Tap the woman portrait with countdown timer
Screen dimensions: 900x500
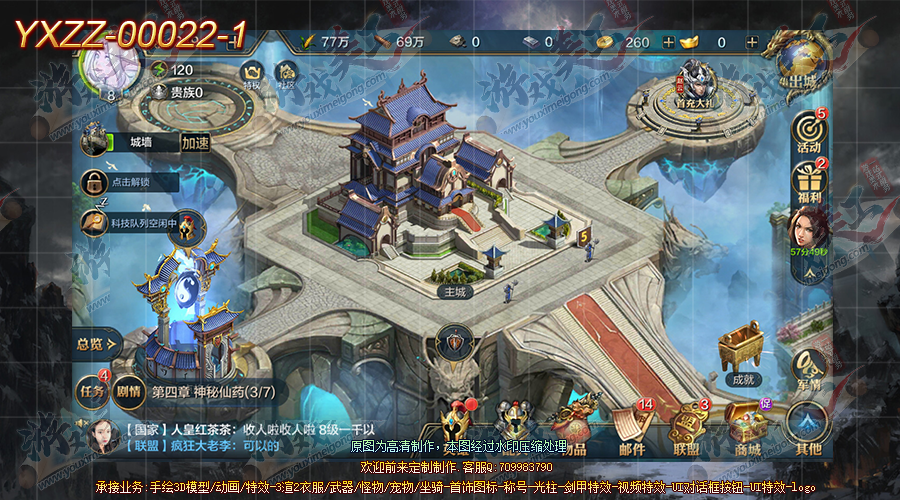point(808,231)
